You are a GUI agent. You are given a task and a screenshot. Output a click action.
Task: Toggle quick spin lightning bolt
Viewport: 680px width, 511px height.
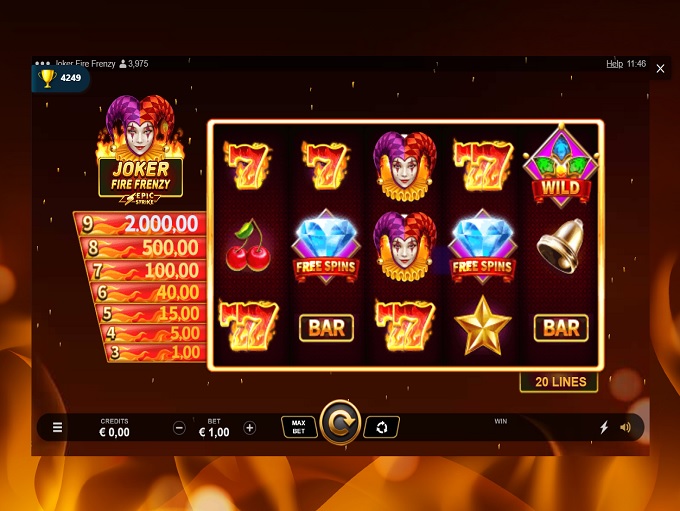click(603, 428)
